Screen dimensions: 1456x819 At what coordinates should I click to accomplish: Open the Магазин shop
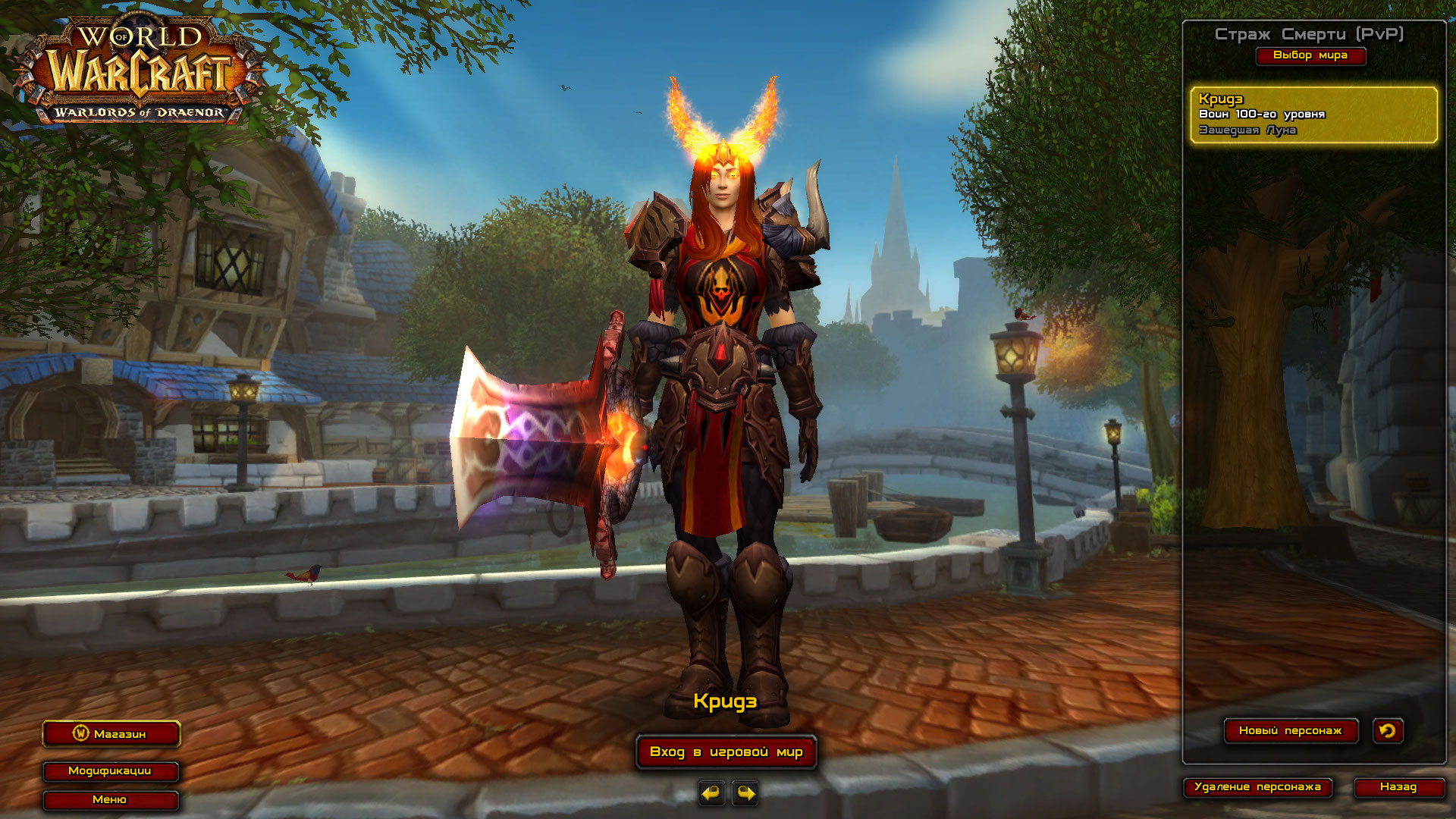point(111,734)
